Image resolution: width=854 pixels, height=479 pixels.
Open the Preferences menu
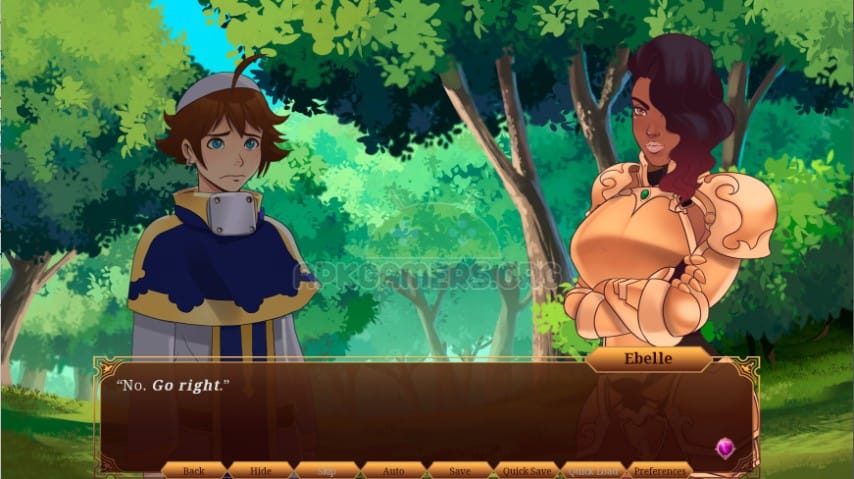pyautogui.click(x=660, y=470)
